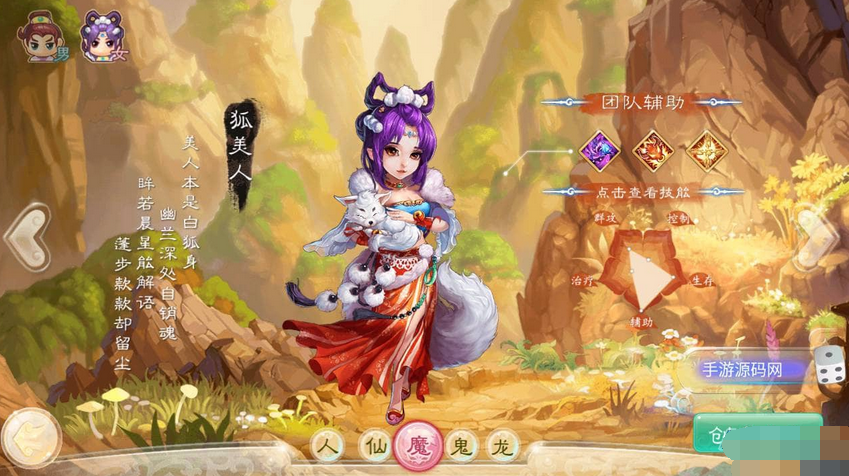Choose the 鬼 (Ghost) race tab
The width and height of the screenshot is (849, 476).
click(461, 446)
